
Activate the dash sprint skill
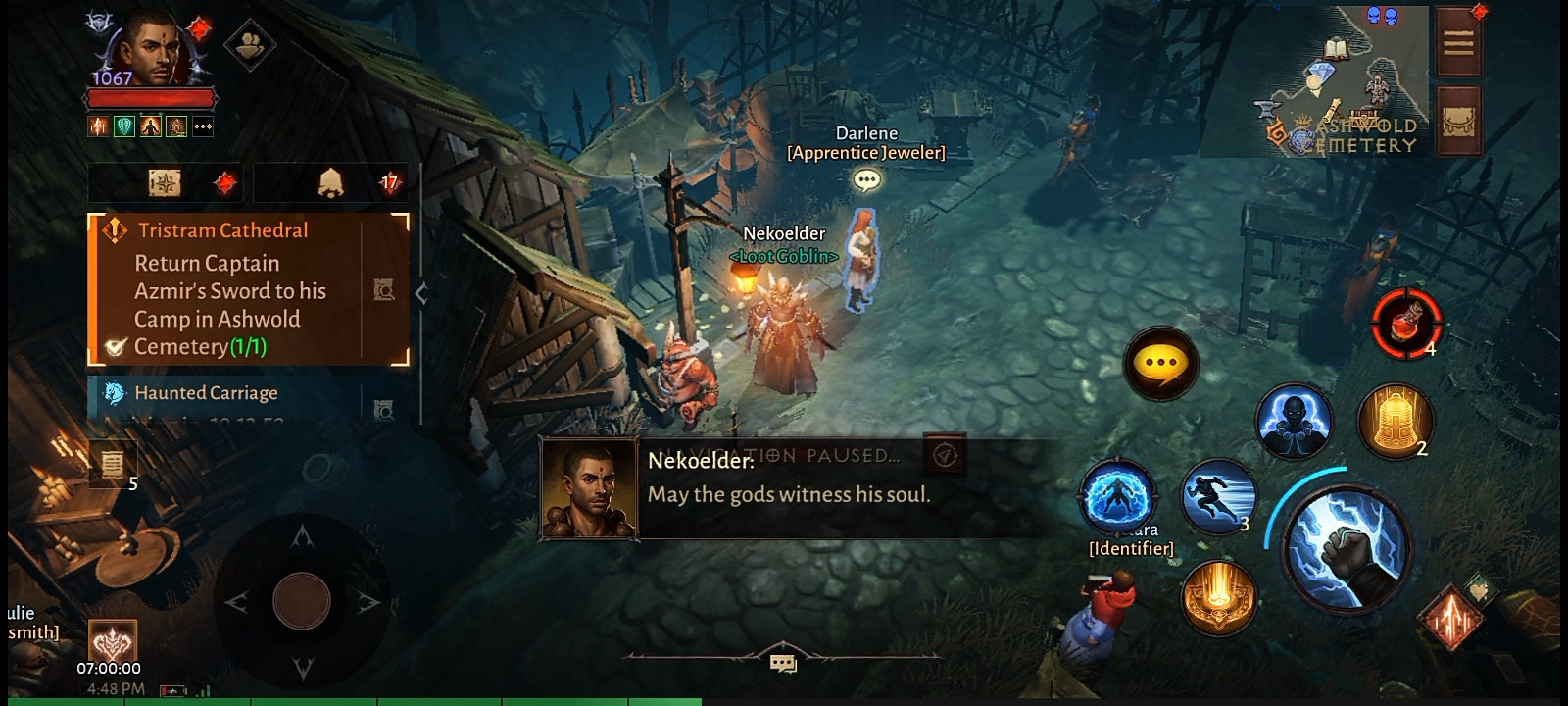1219,496
